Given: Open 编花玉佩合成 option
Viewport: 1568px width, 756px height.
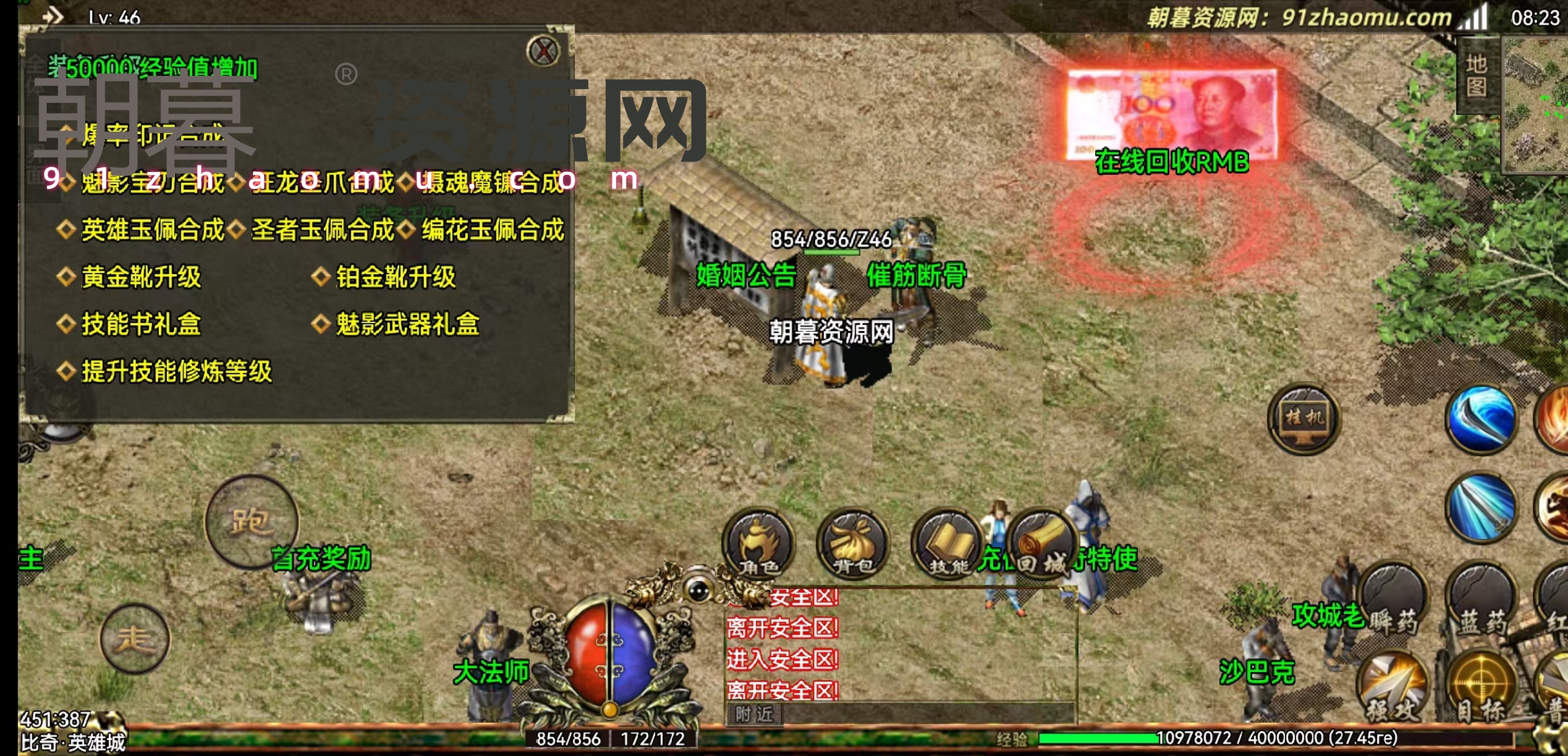Looking at the screenshot, I should [x=492, y=230].
